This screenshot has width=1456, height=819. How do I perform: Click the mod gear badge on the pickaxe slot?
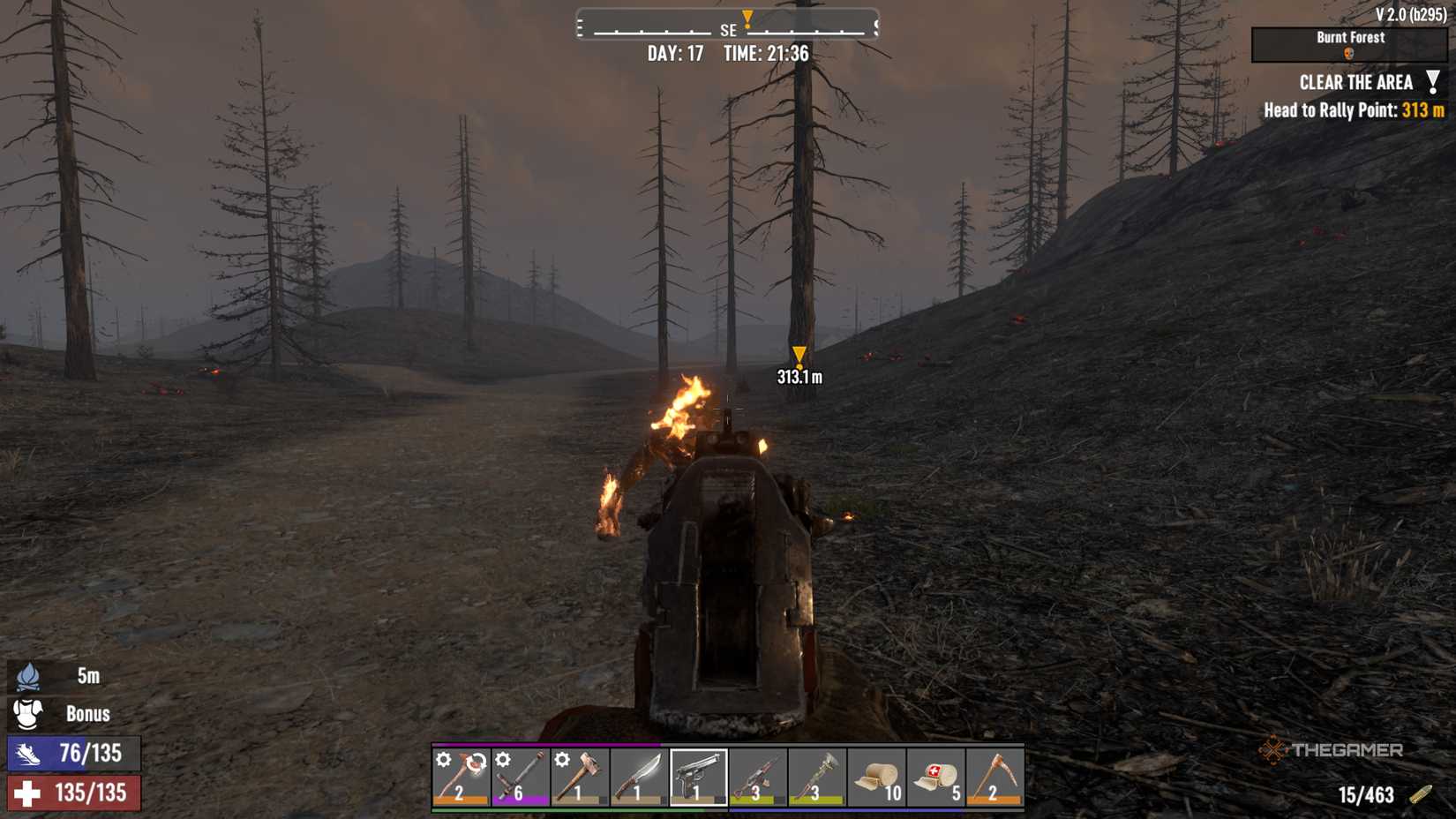pos(445,759)
